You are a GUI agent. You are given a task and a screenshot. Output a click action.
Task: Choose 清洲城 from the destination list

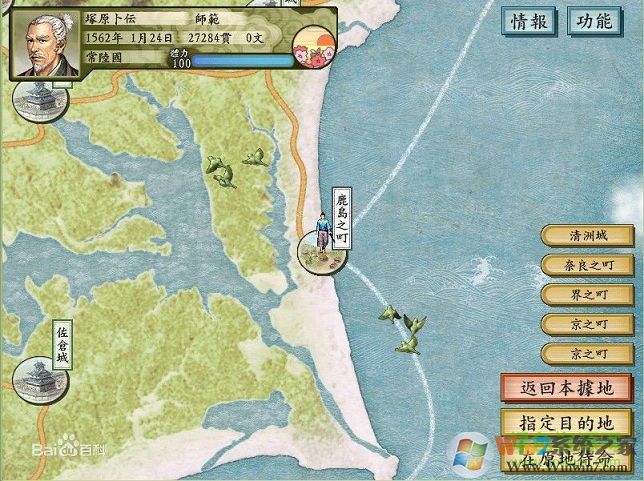pos(588,236)
